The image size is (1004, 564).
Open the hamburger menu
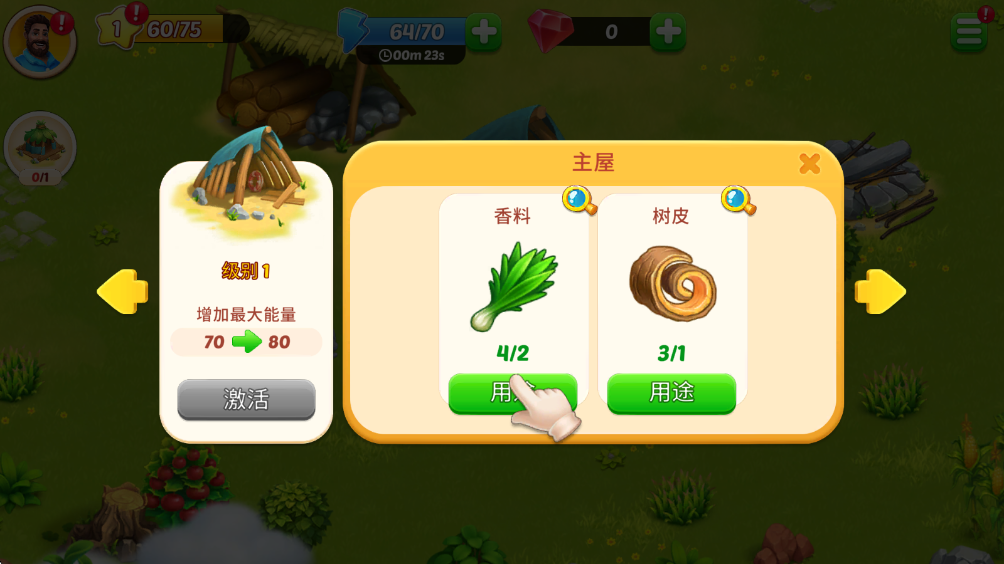tap(968, 33)
